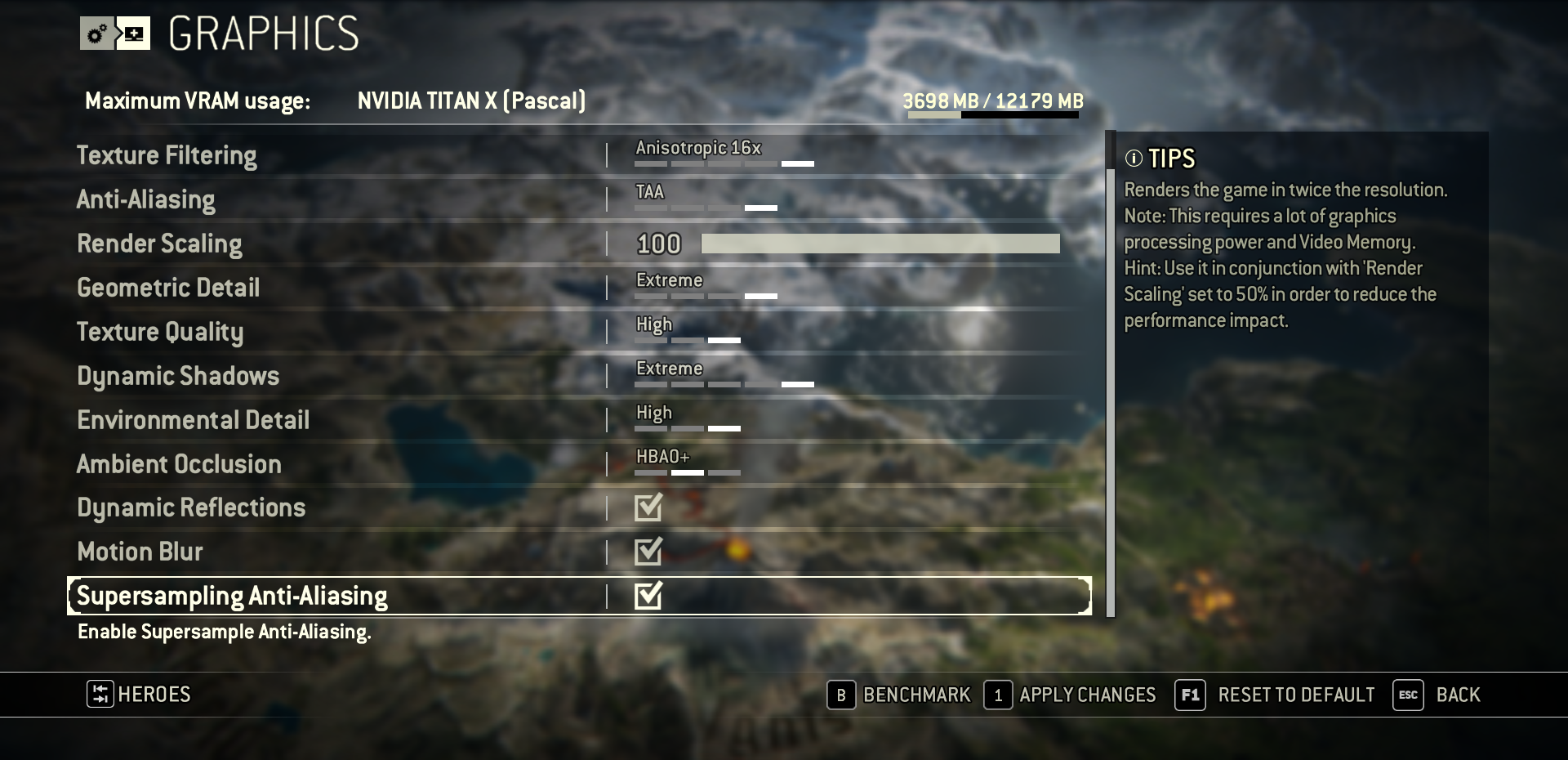Set the Render Scaling bar
1568x760 pixels.
click(x=880, y=244)
